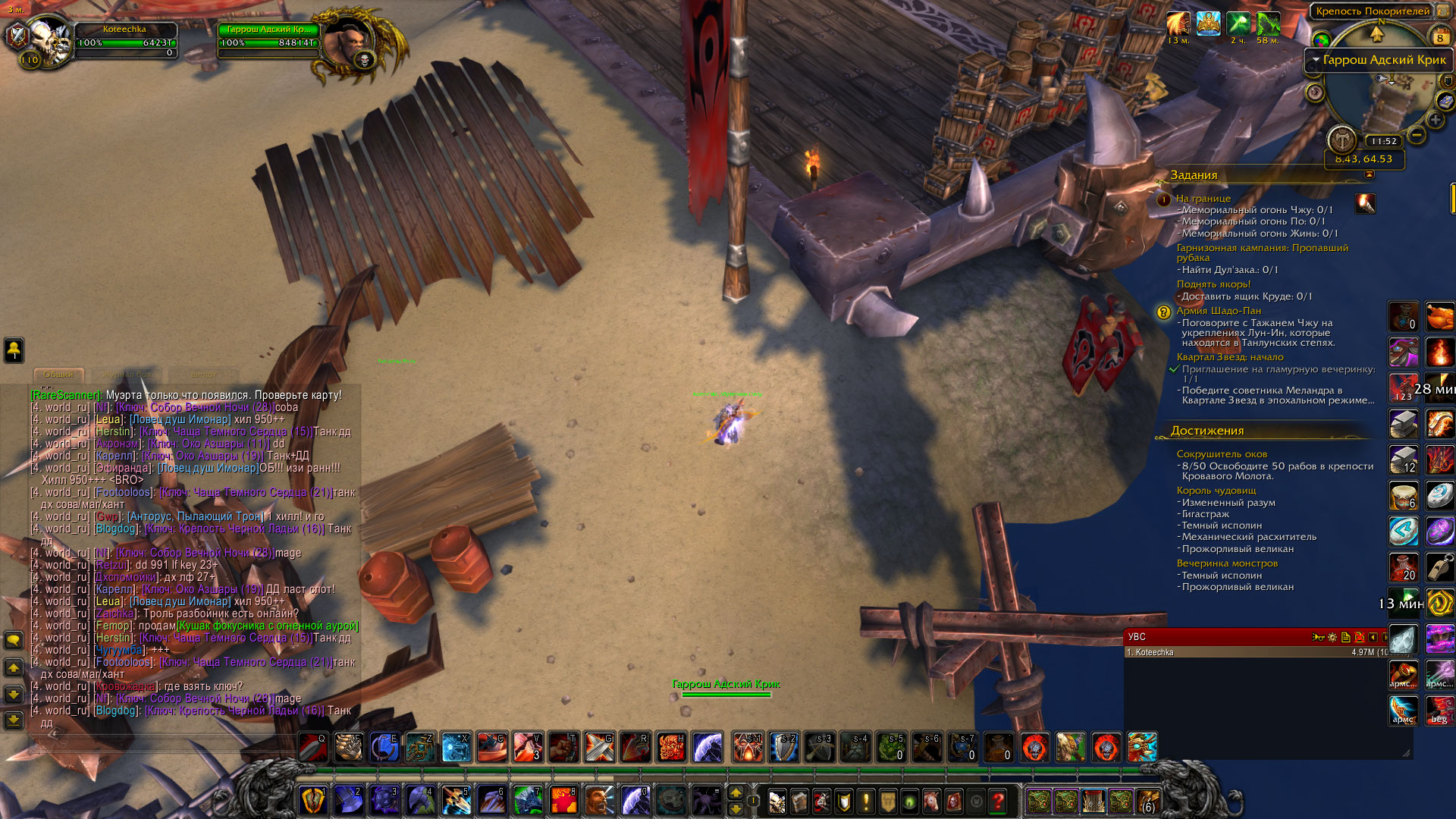Jump chat to the bottom
The image size is (1456, 819).
(x=14, y=719)
